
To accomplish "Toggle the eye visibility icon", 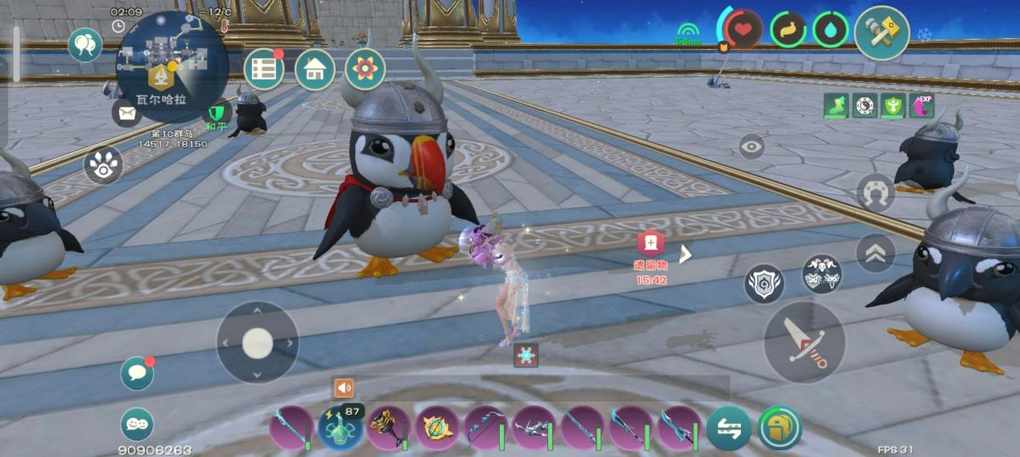I will (x=752, y=146).
